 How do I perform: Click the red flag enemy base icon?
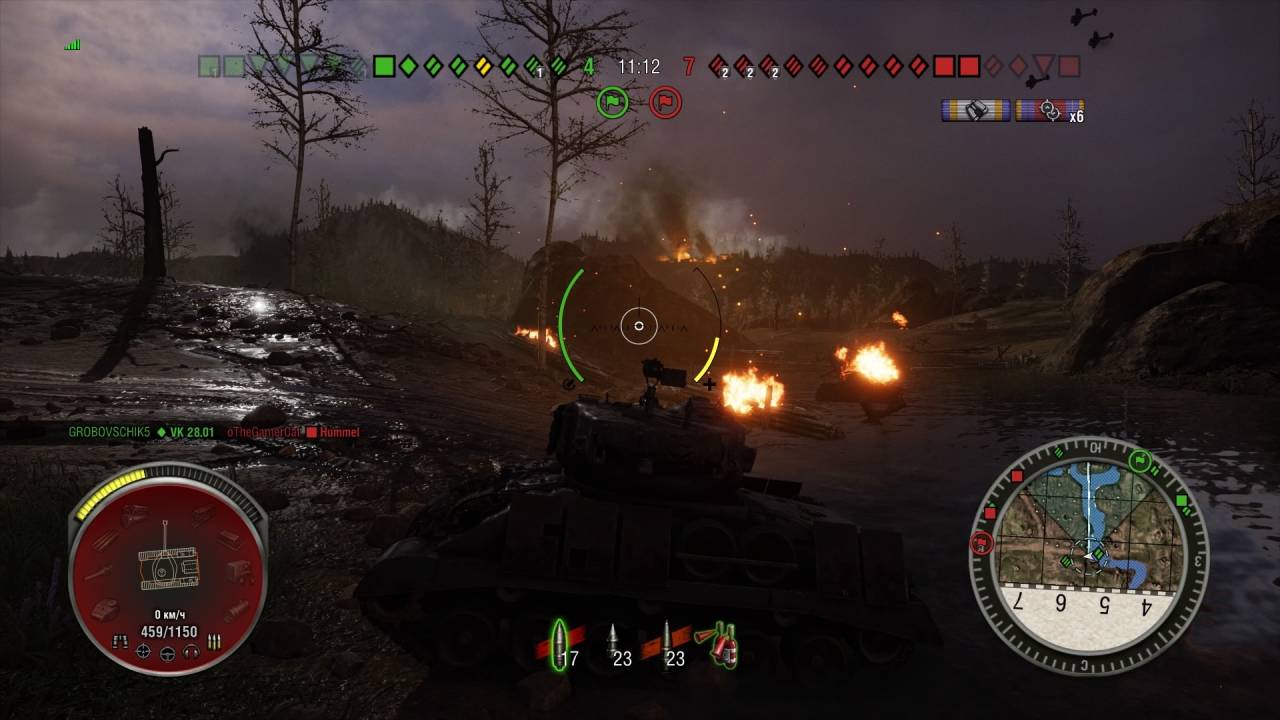[x=665, y=102]
